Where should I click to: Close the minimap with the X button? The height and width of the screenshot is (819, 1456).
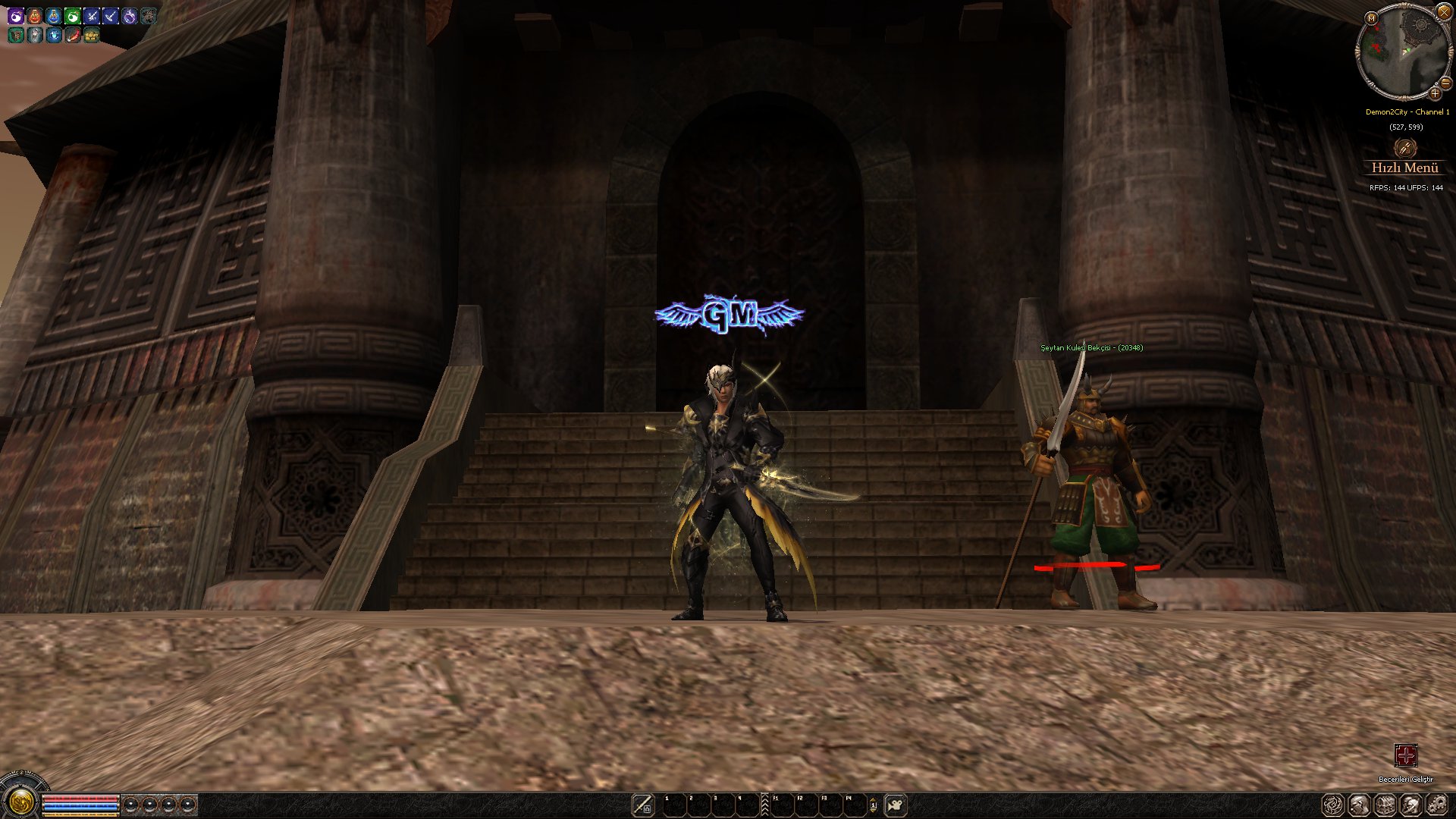[1443, 11]
